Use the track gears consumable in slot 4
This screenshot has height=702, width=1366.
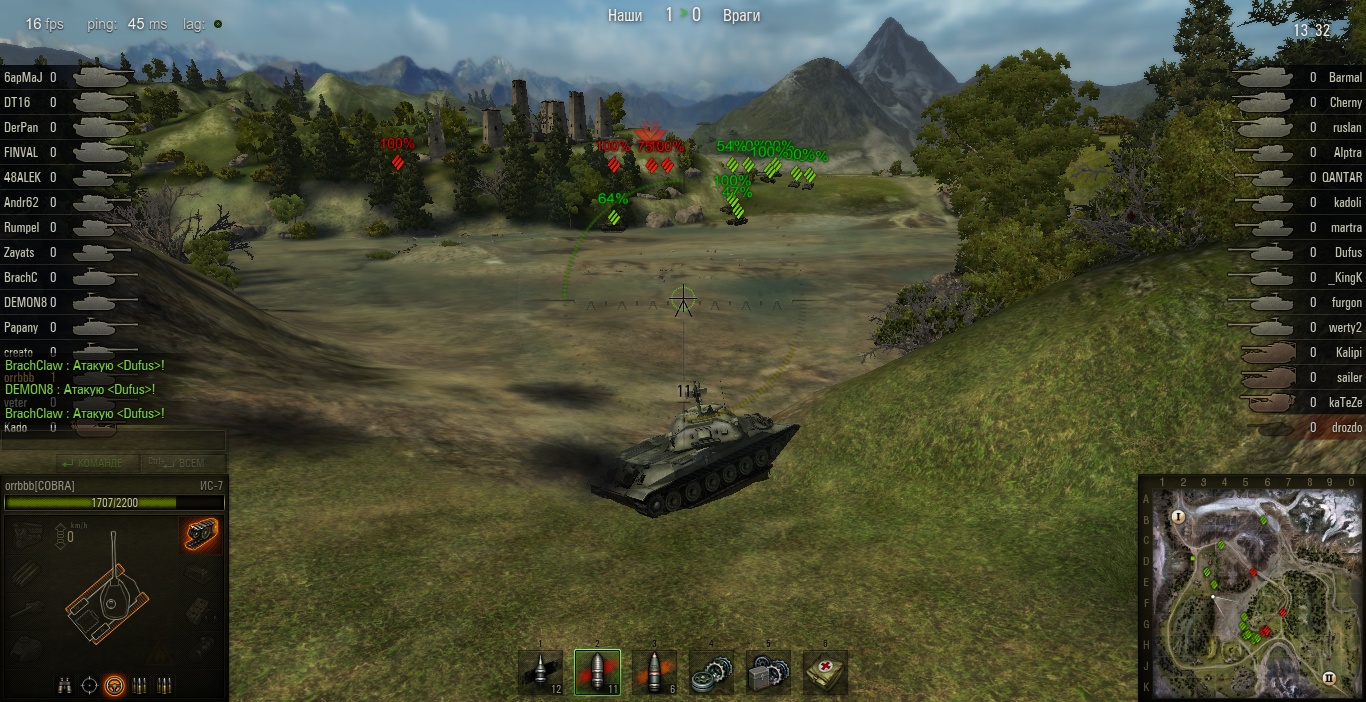coord(711,671)
